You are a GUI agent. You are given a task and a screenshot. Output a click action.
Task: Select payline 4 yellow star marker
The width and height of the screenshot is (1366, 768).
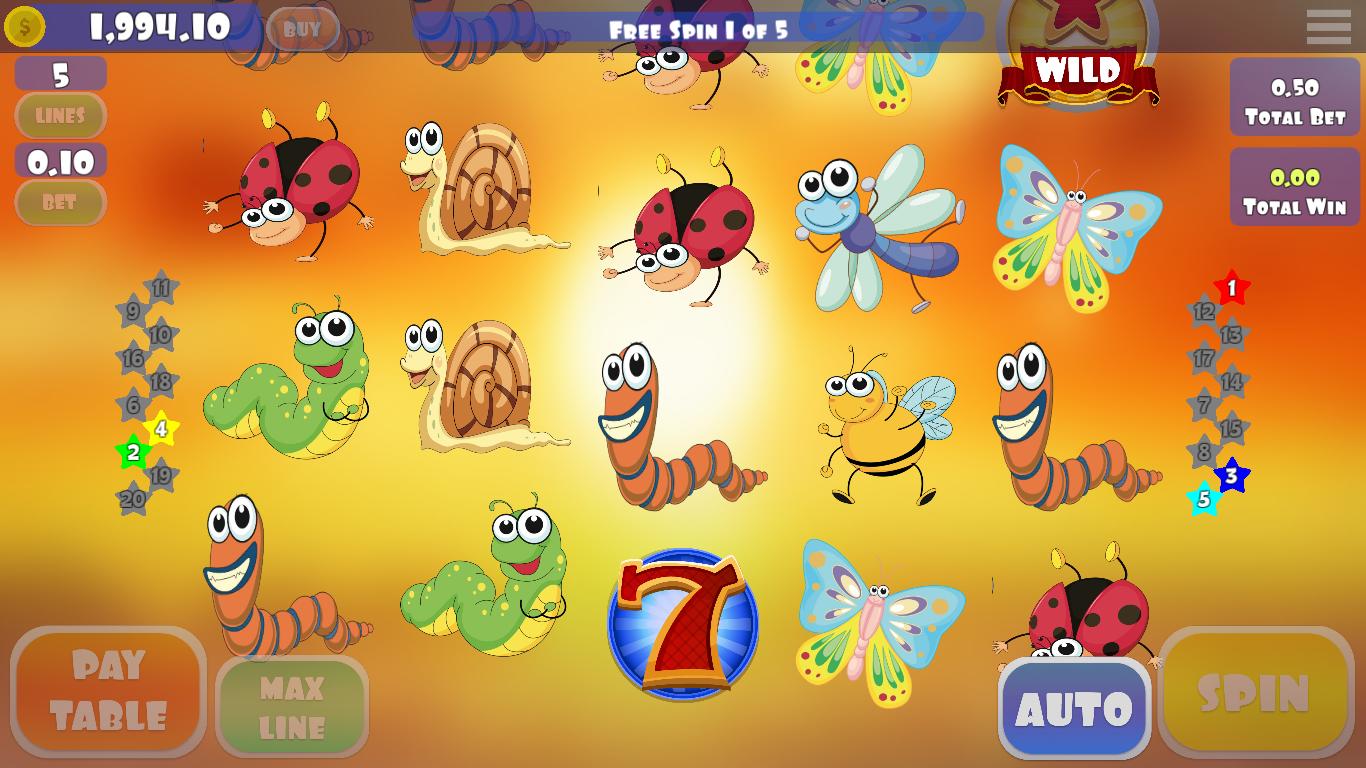(x=162, y=431)
